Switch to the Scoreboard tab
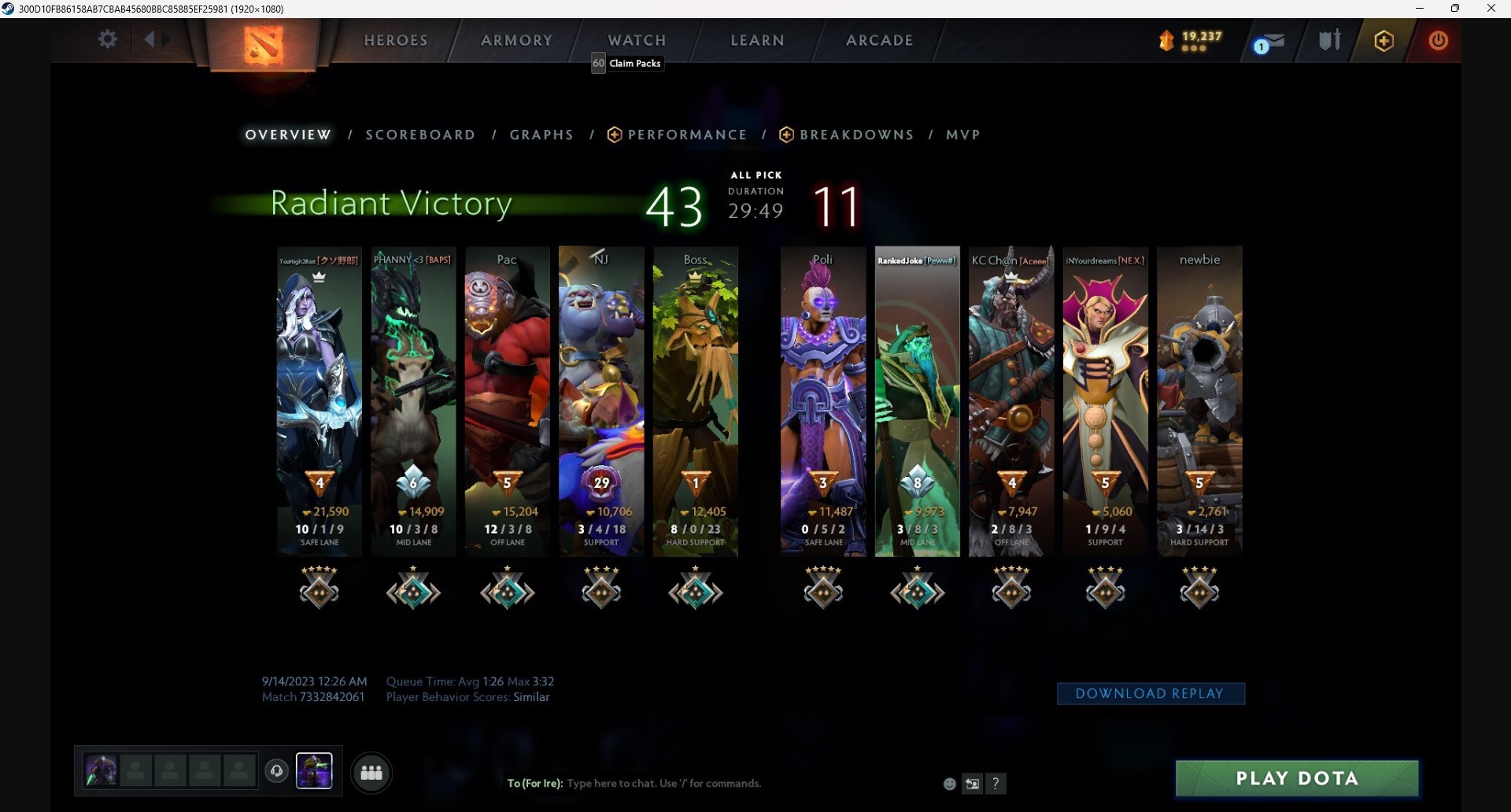Viewport: 1511px width, 812px height. pyautogui.click(x=420, y=135)
